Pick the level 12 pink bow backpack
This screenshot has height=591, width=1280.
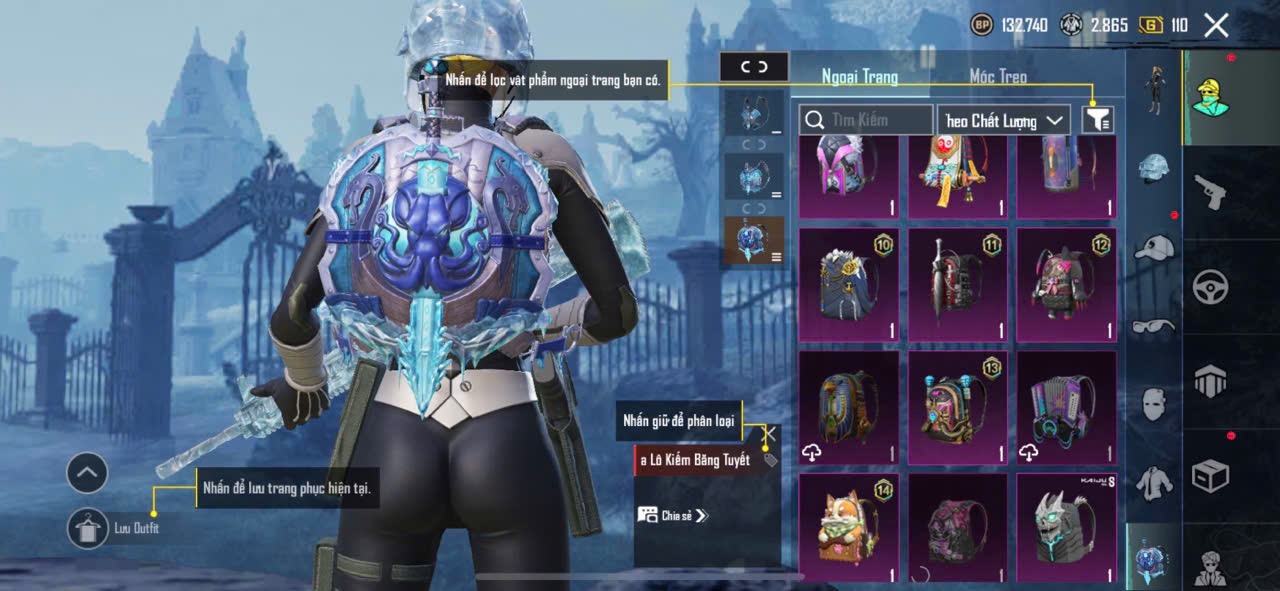[x=1066, y=284]
